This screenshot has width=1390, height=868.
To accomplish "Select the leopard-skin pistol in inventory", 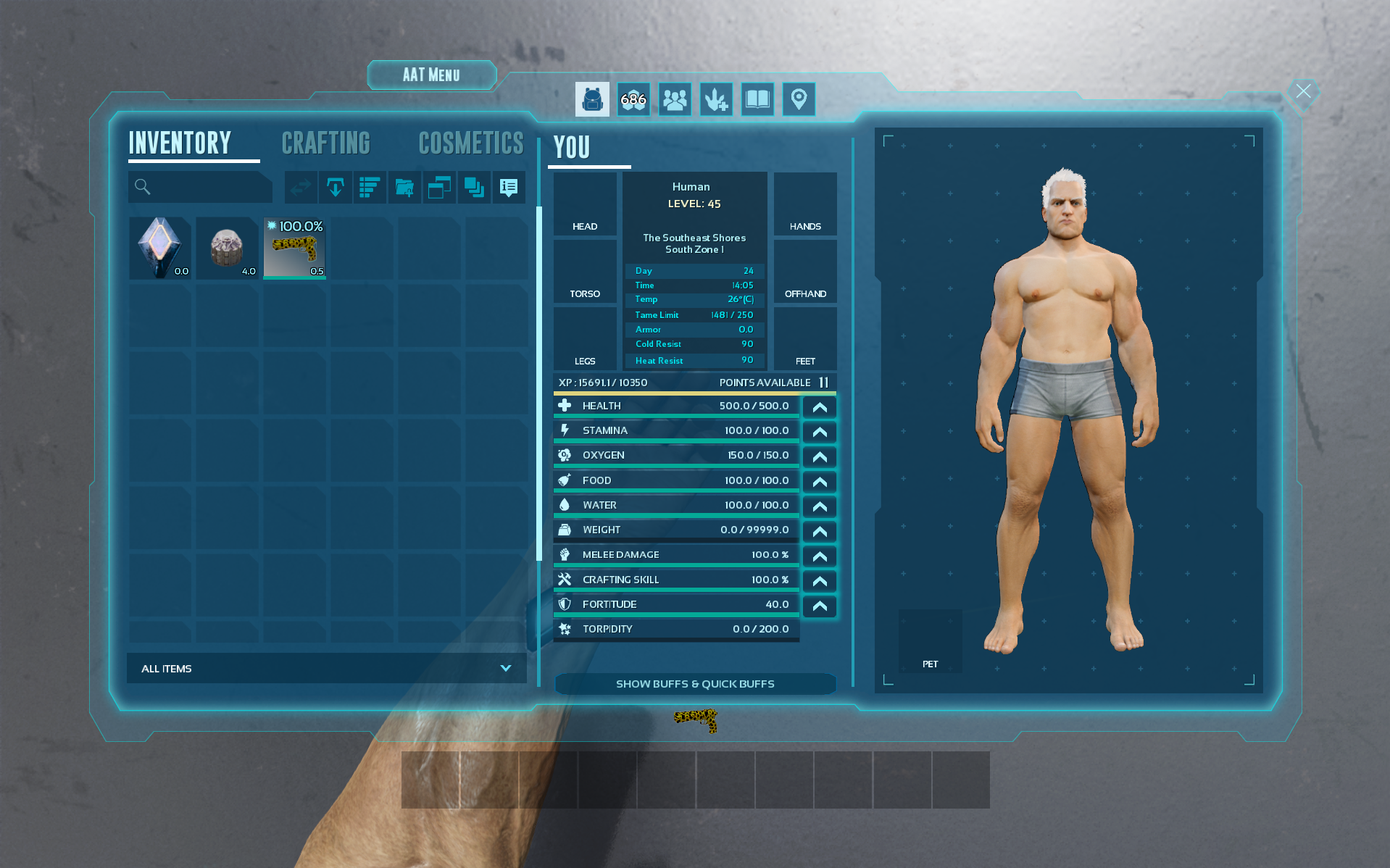I will pos(294,248).
